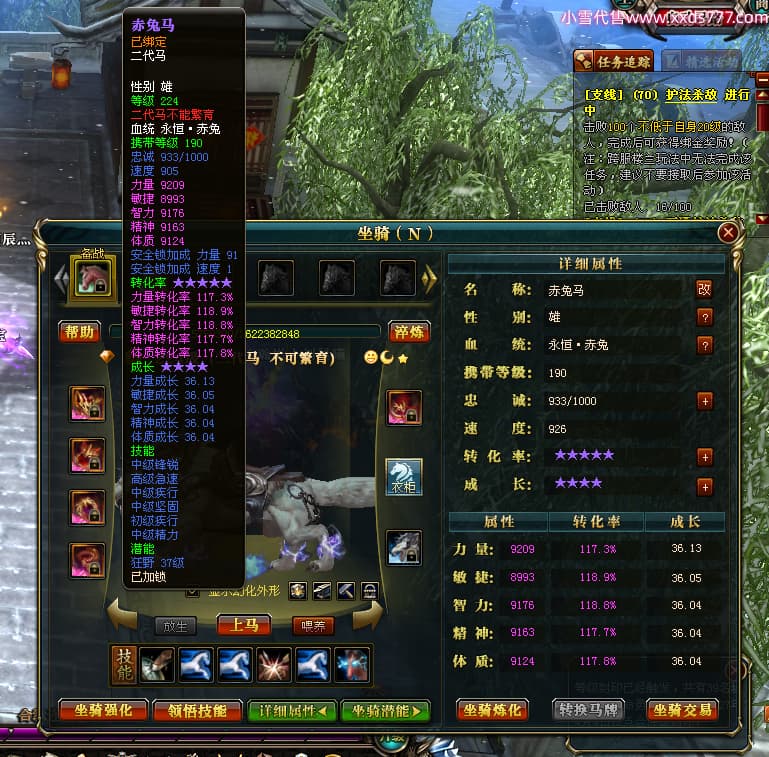This screenshot has width=769, height=757.
Task: Toggle the 详细属性 detail panel
Action: tap(291, 711)
